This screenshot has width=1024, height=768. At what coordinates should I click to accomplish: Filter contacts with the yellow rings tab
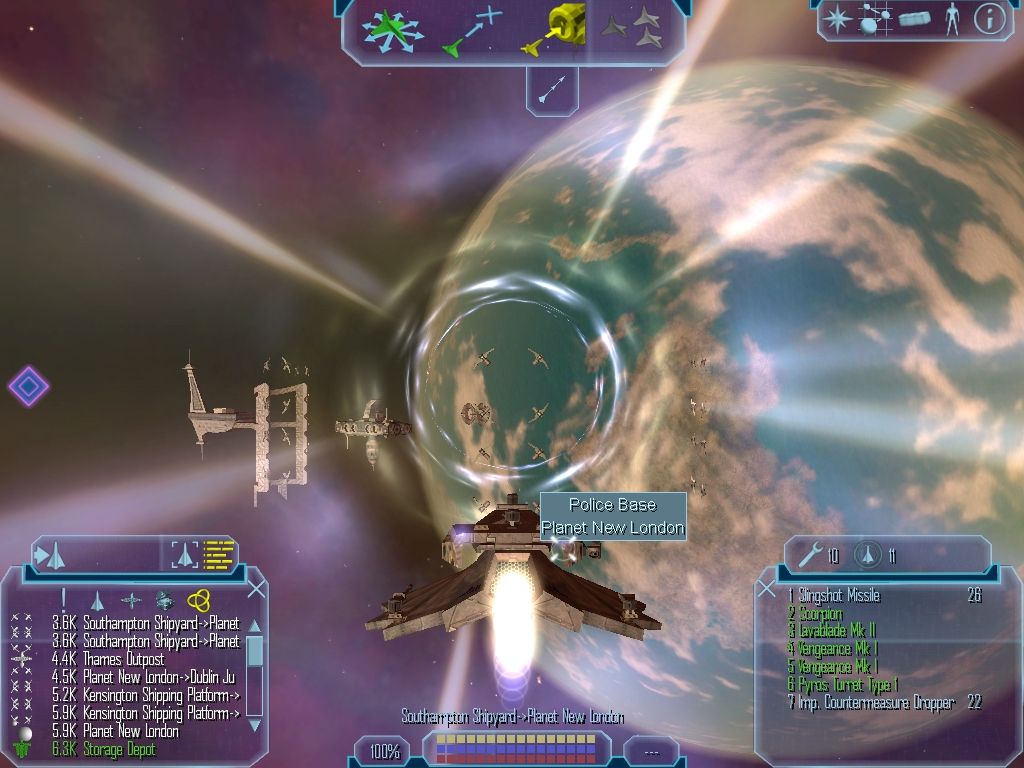tap(199, 599)
